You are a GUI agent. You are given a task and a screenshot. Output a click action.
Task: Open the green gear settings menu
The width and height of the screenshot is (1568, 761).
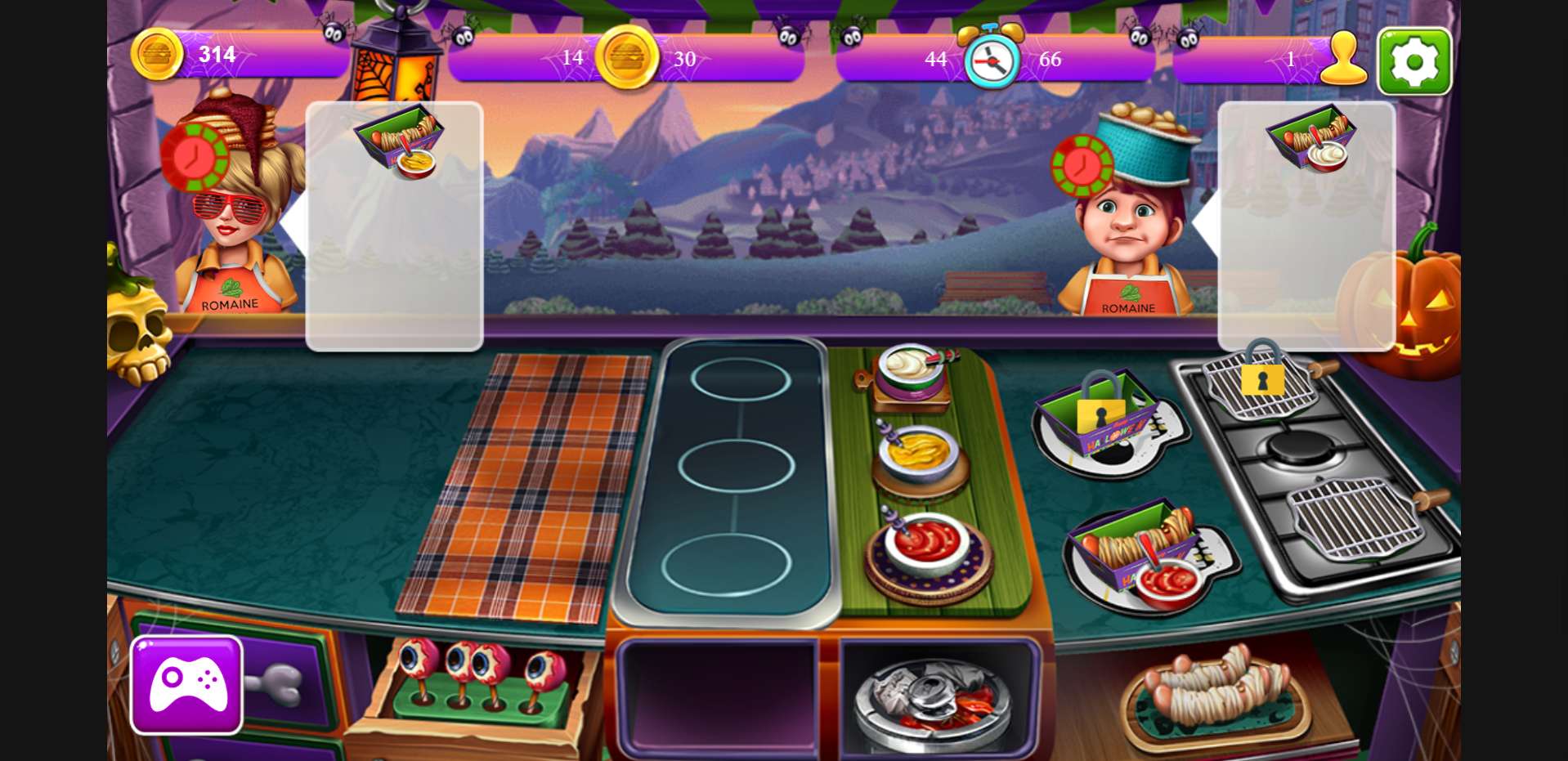coord(1414,61)
